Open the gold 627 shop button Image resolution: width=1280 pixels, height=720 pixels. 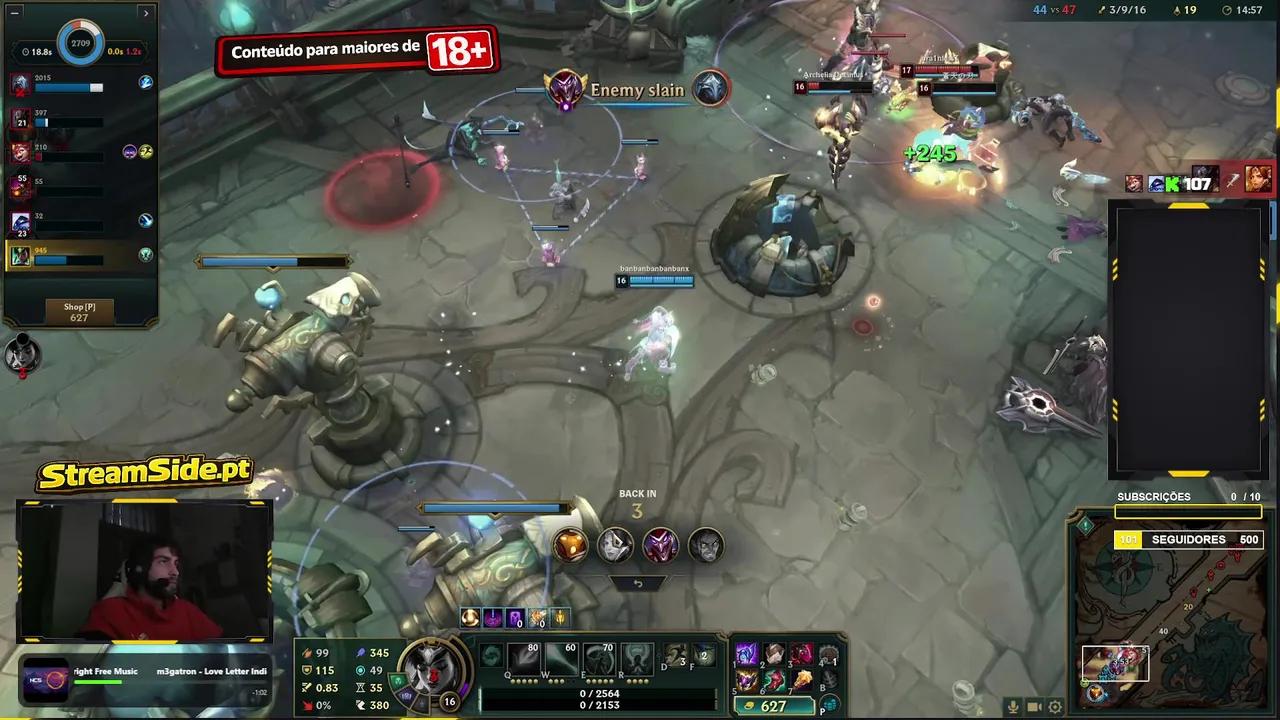pyautogui.click(x=773, y=706)
